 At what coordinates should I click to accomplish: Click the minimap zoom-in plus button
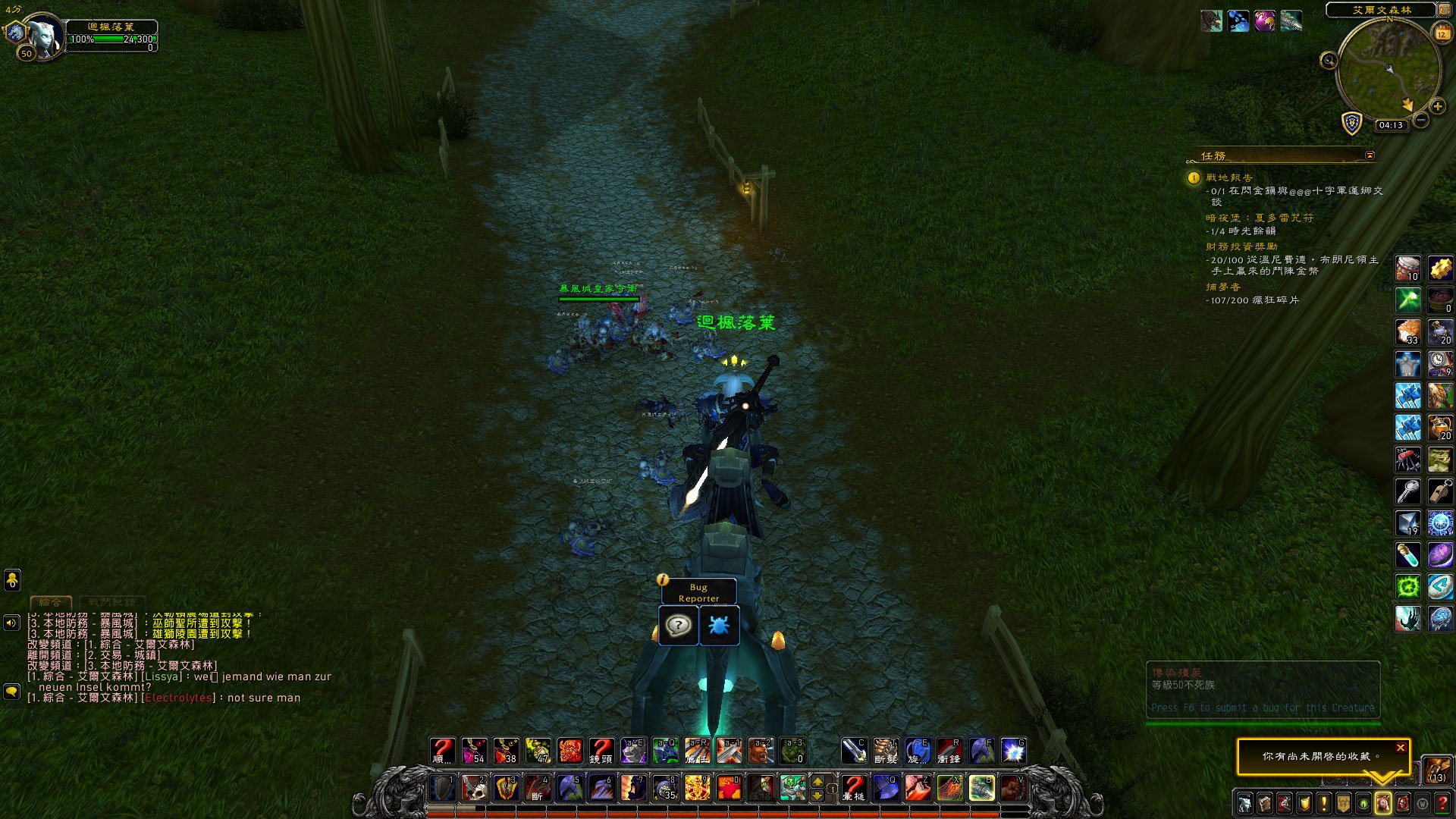pyautogui.click(x=1437, y=107)
